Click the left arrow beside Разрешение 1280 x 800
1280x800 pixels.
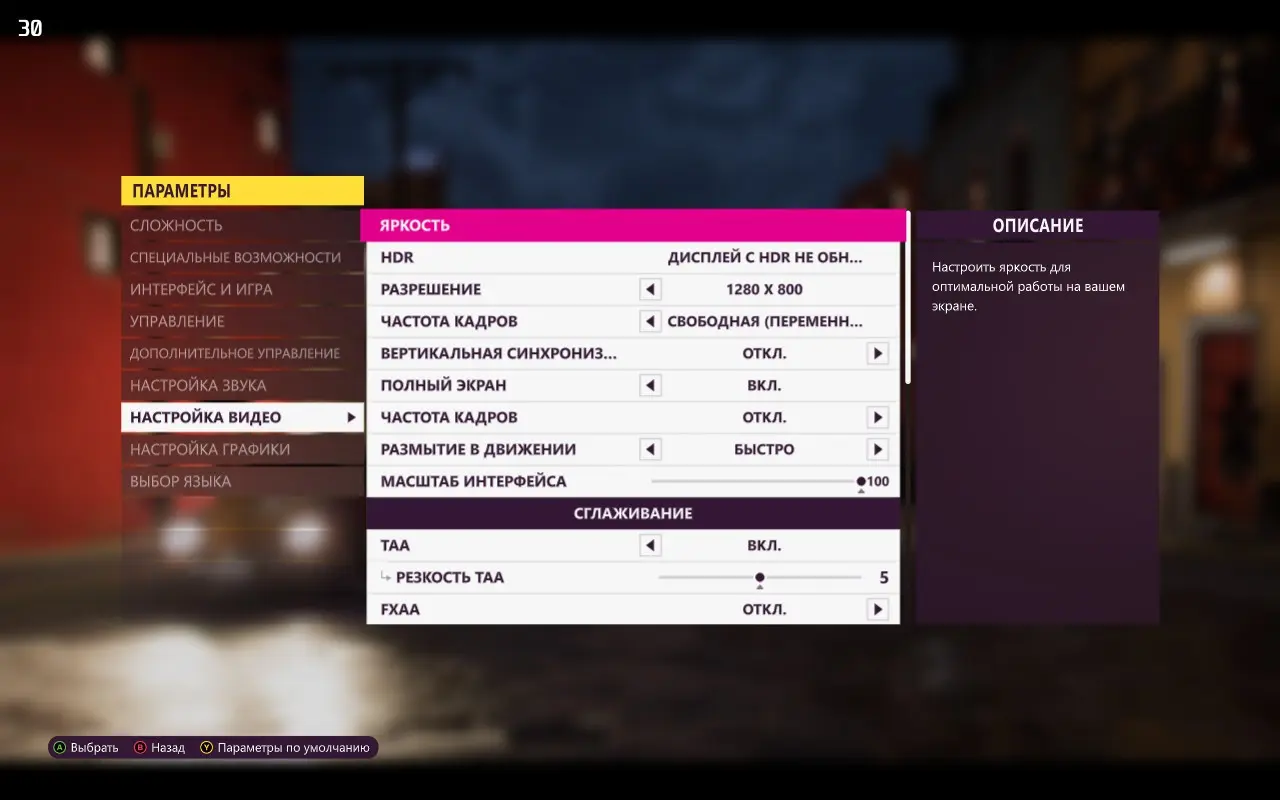[650, 289]
